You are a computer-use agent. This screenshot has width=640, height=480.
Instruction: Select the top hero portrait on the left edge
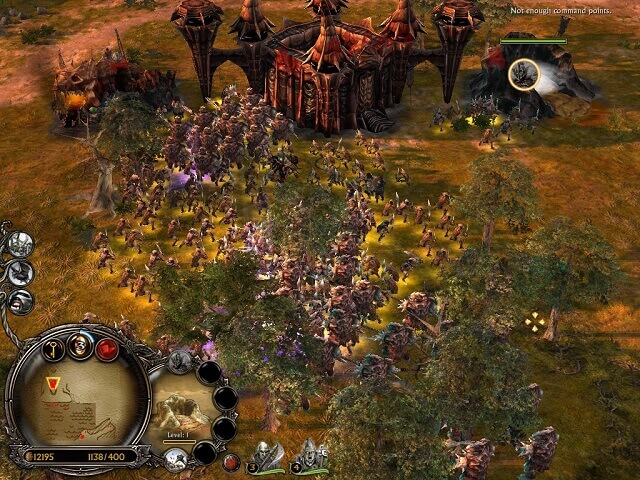pos(20,244)
